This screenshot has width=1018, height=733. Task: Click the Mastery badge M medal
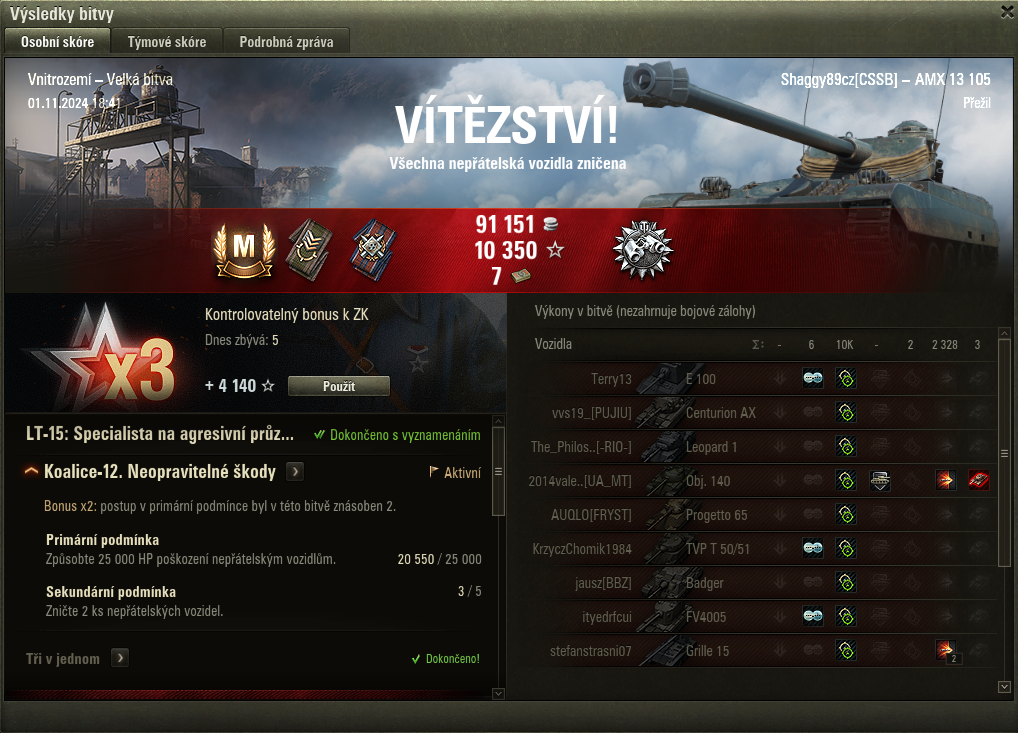click(243, 249)
